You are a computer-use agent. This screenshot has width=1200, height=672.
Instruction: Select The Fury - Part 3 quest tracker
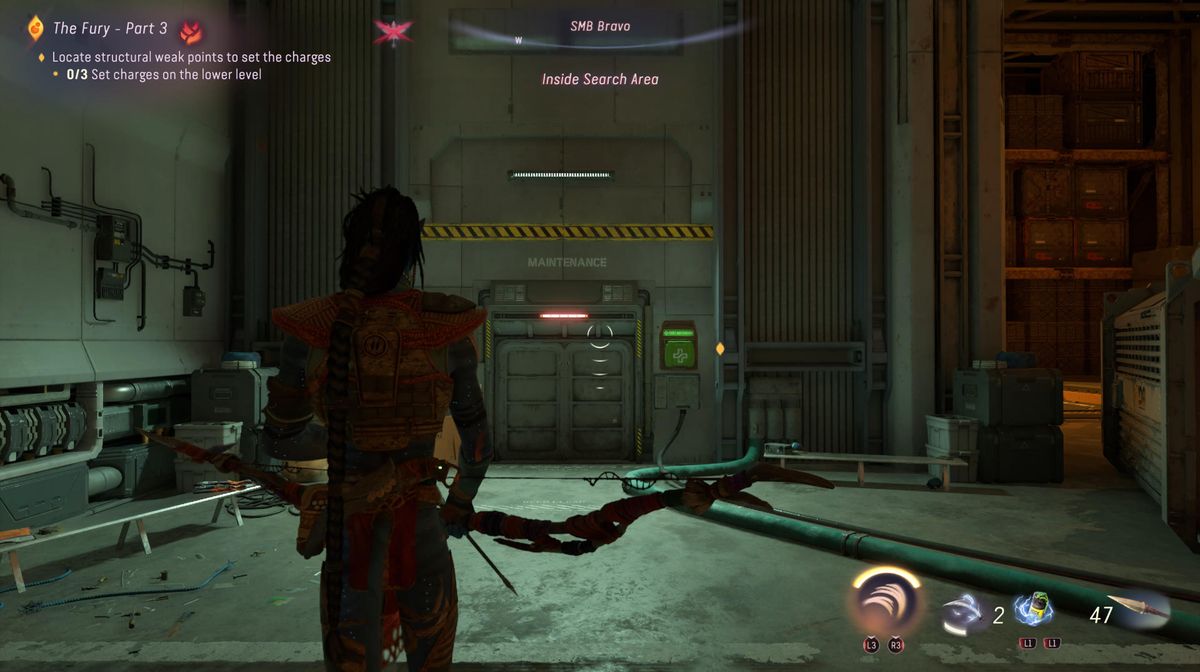[x=95, y=28]
